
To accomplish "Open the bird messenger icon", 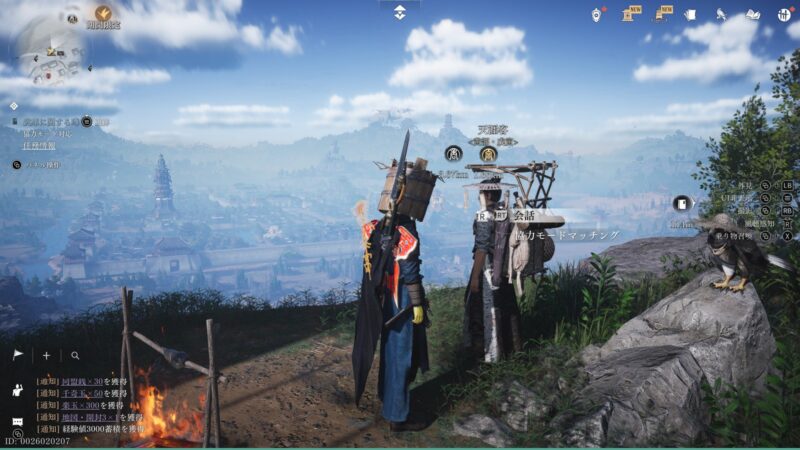I will click(x=721, y=14).
